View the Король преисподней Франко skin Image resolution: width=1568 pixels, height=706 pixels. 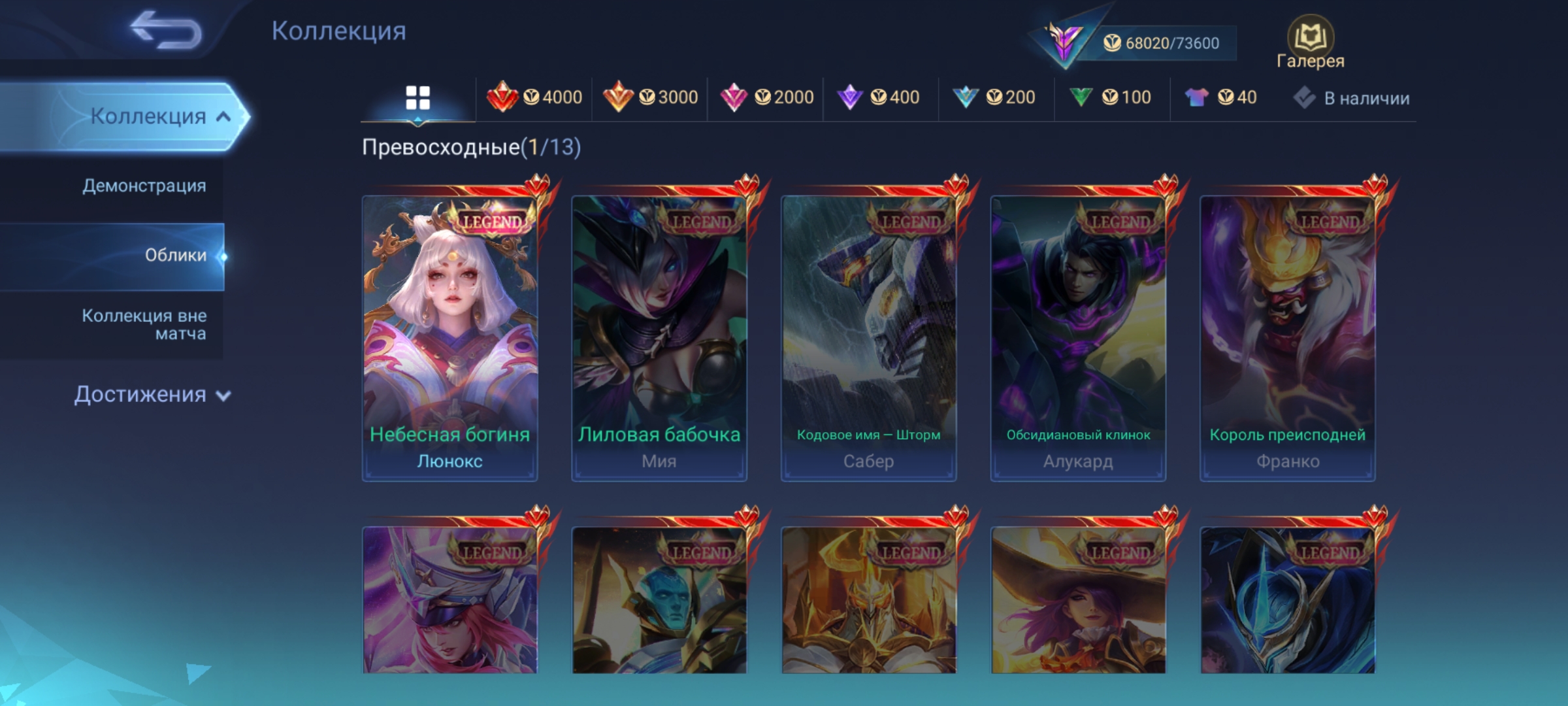(1288, 338)
